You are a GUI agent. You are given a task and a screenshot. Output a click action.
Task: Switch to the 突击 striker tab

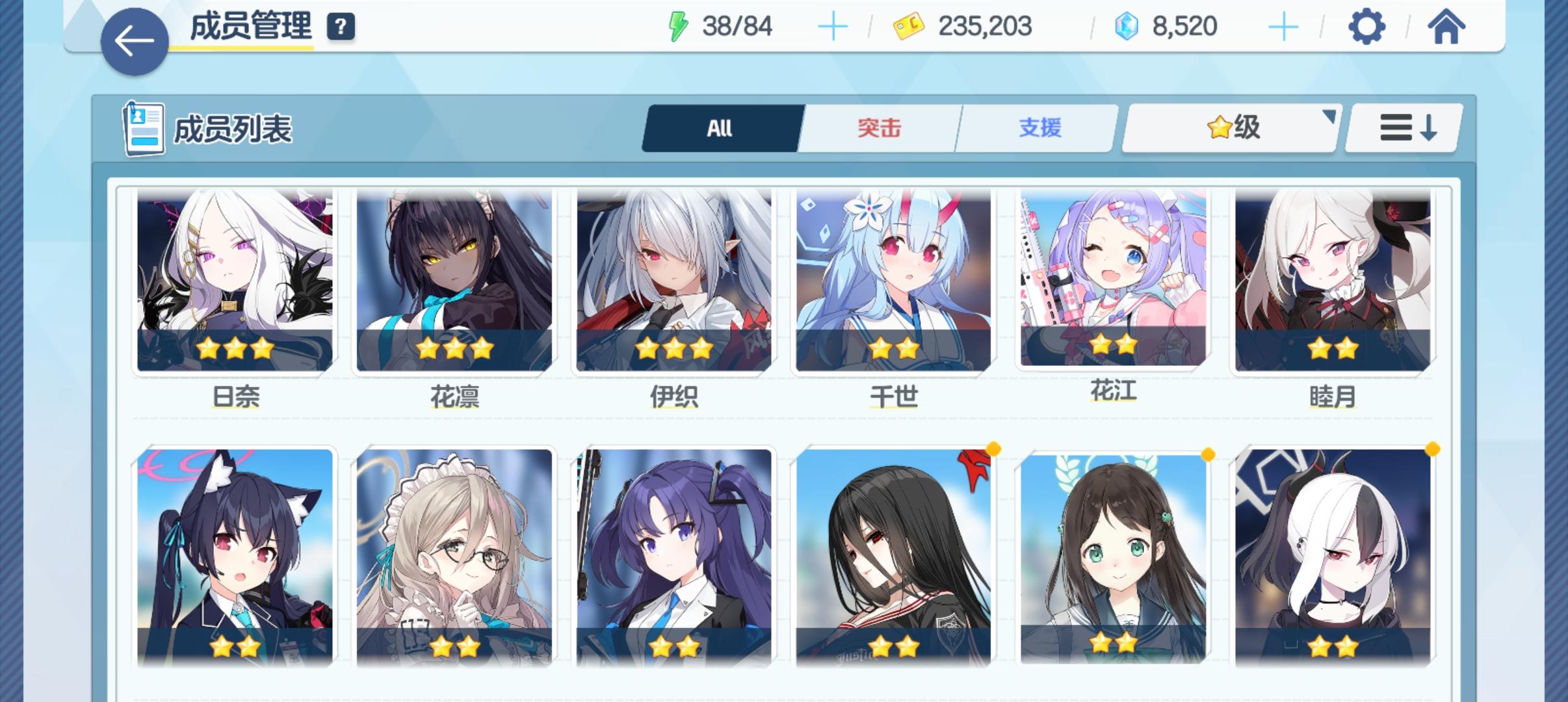[880, 128]
